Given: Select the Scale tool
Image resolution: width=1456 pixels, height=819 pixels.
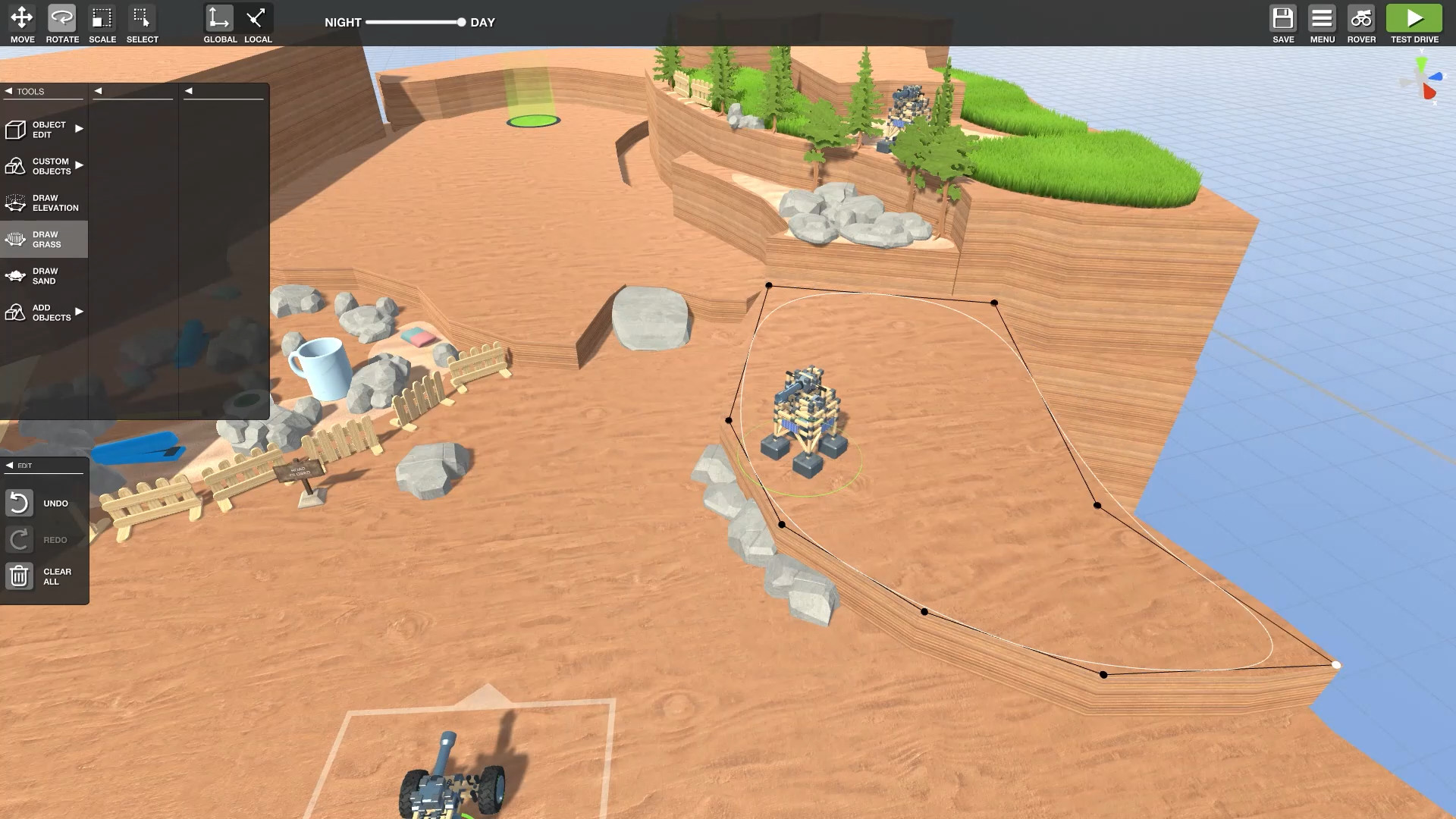Looking at the screenshot, I should click(x=102, y=19).
